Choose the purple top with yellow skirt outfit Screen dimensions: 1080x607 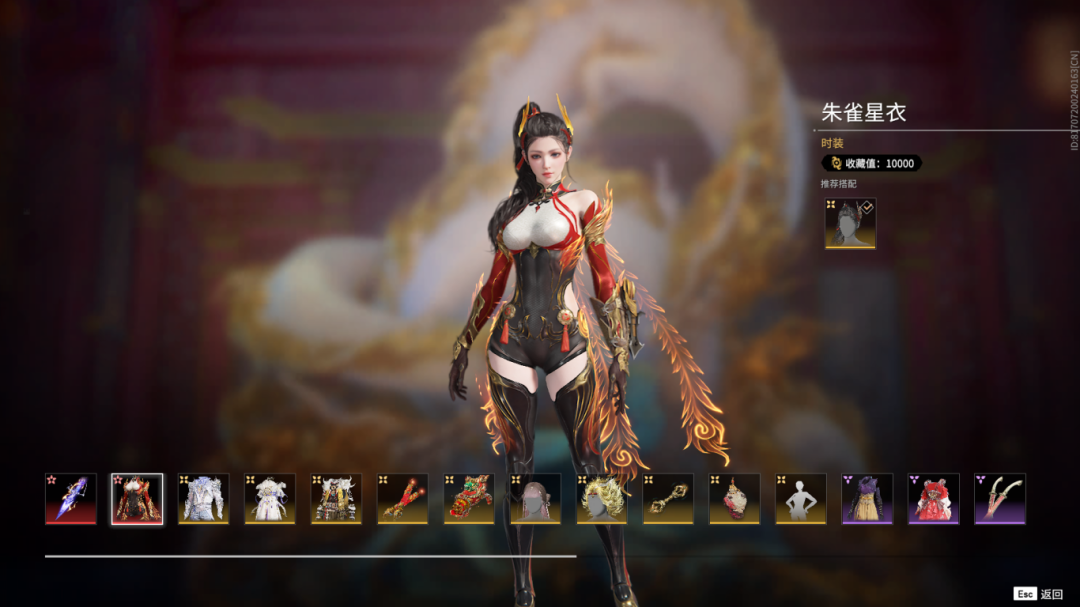(867, 498)
